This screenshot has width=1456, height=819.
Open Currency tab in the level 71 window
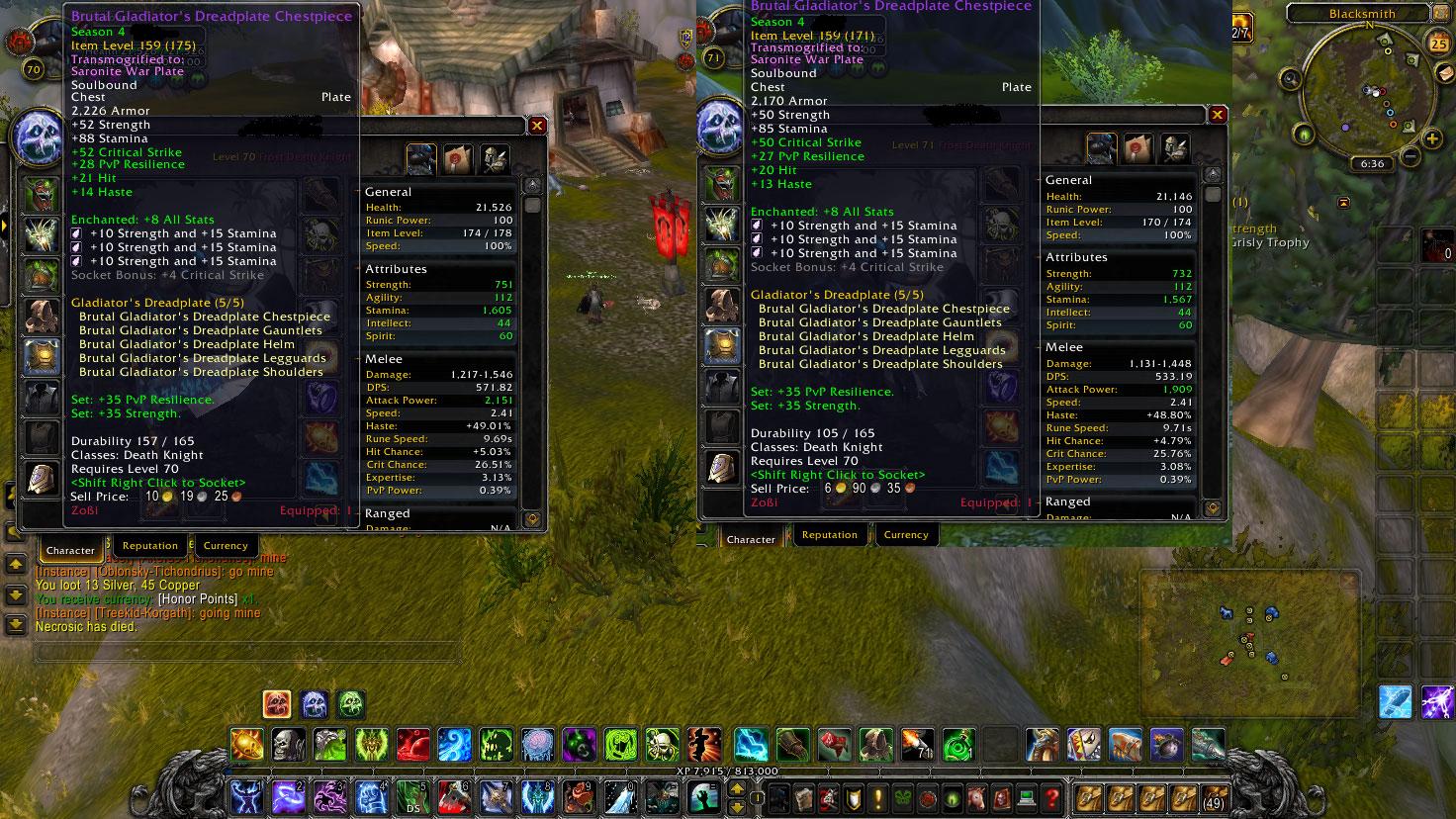tap(906, 534)
